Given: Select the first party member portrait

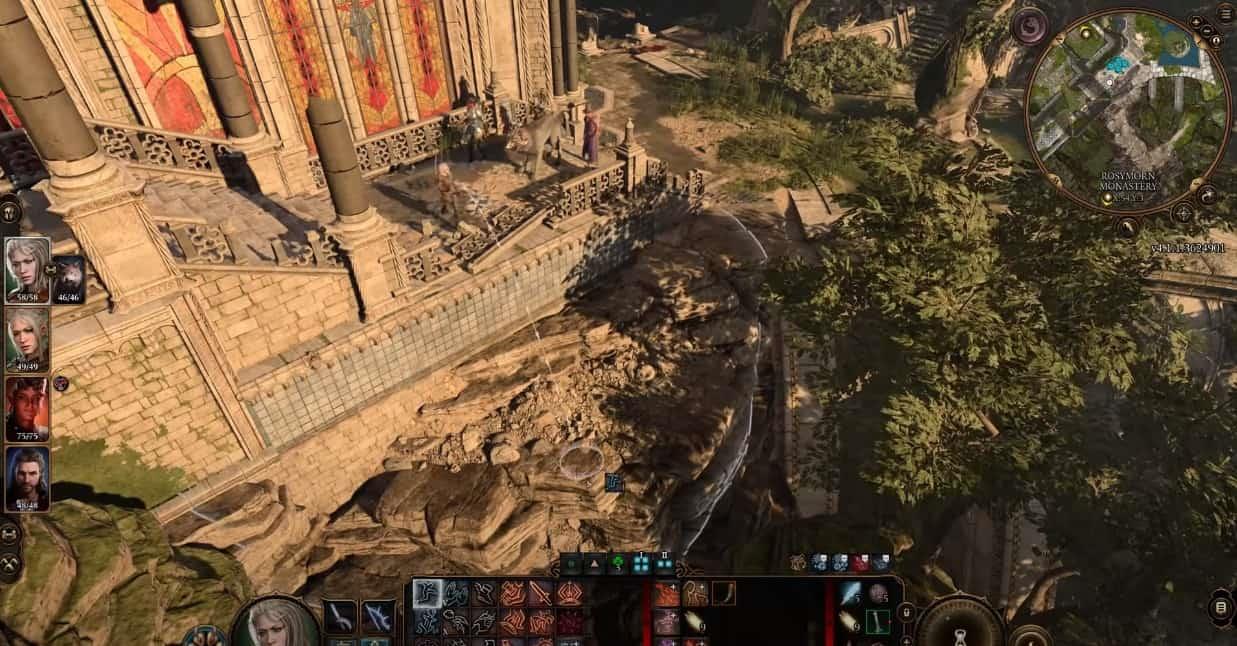Looking at the screenshot, I should click(x=27, y=270).
